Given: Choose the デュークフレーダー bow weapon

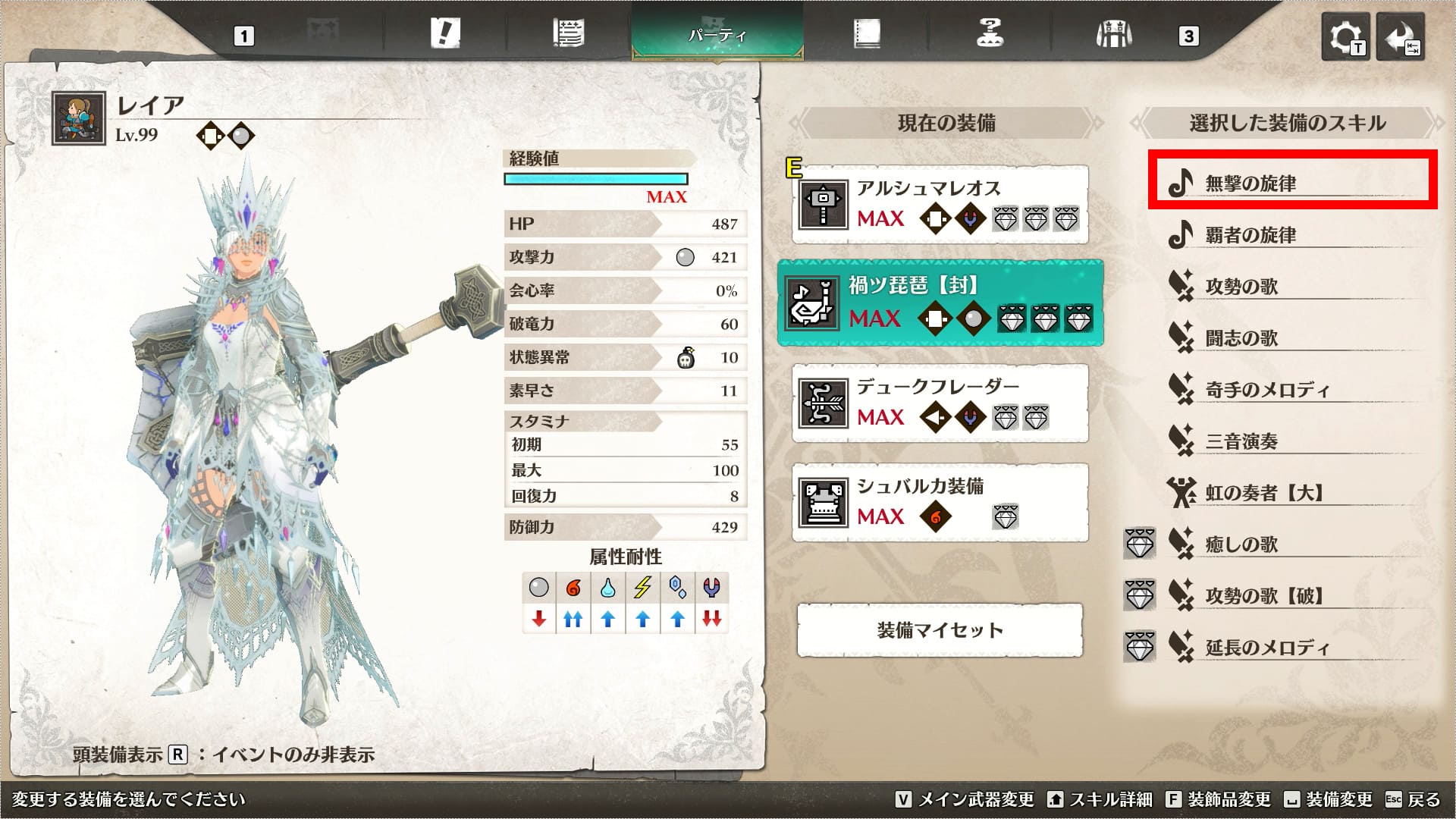Looking at the screenshot, I should pyautogui.click(x=940, y=403).
